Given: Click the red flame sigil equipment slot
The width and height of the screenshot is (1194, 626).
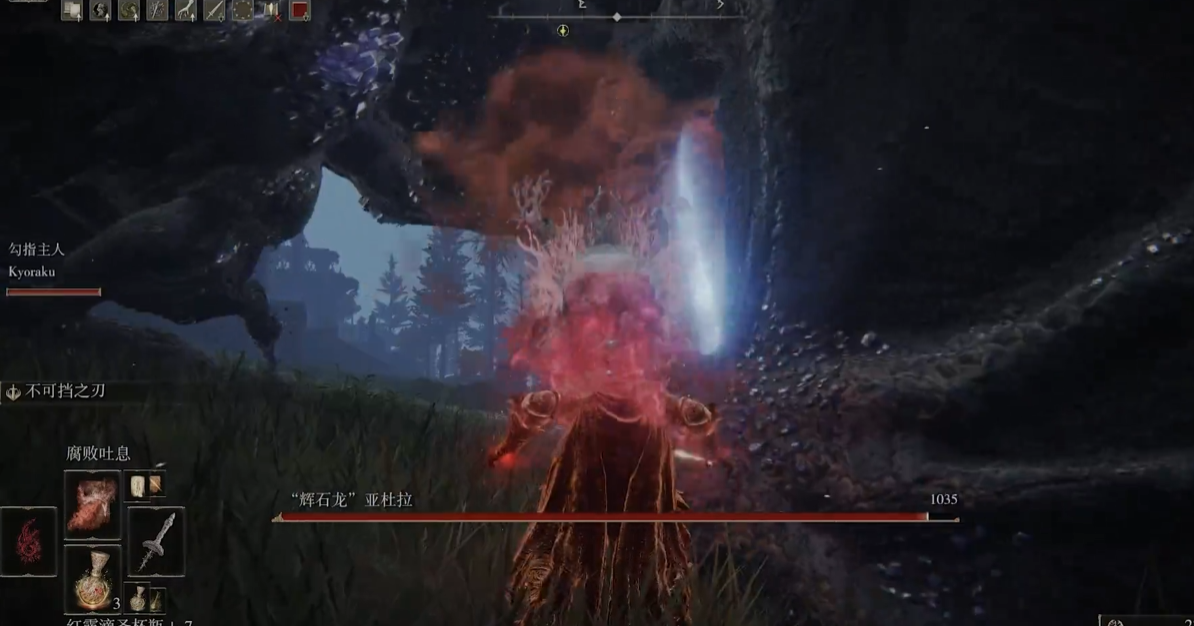Looking at the screenshot, I should pyautogui.click(x=28, y=541).
